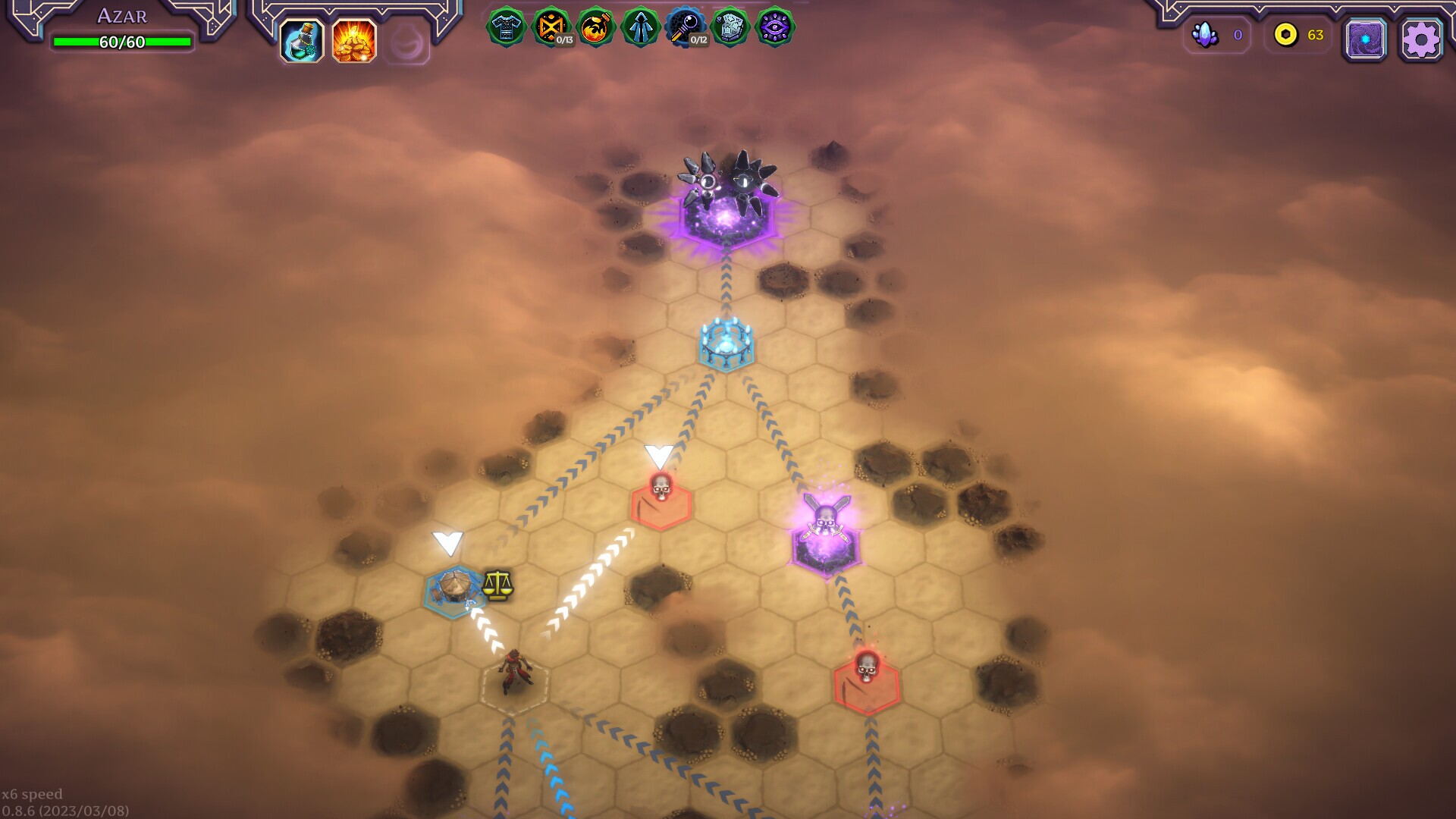
Task: Activate the gold pile item slot
Action: pos(353,42)
